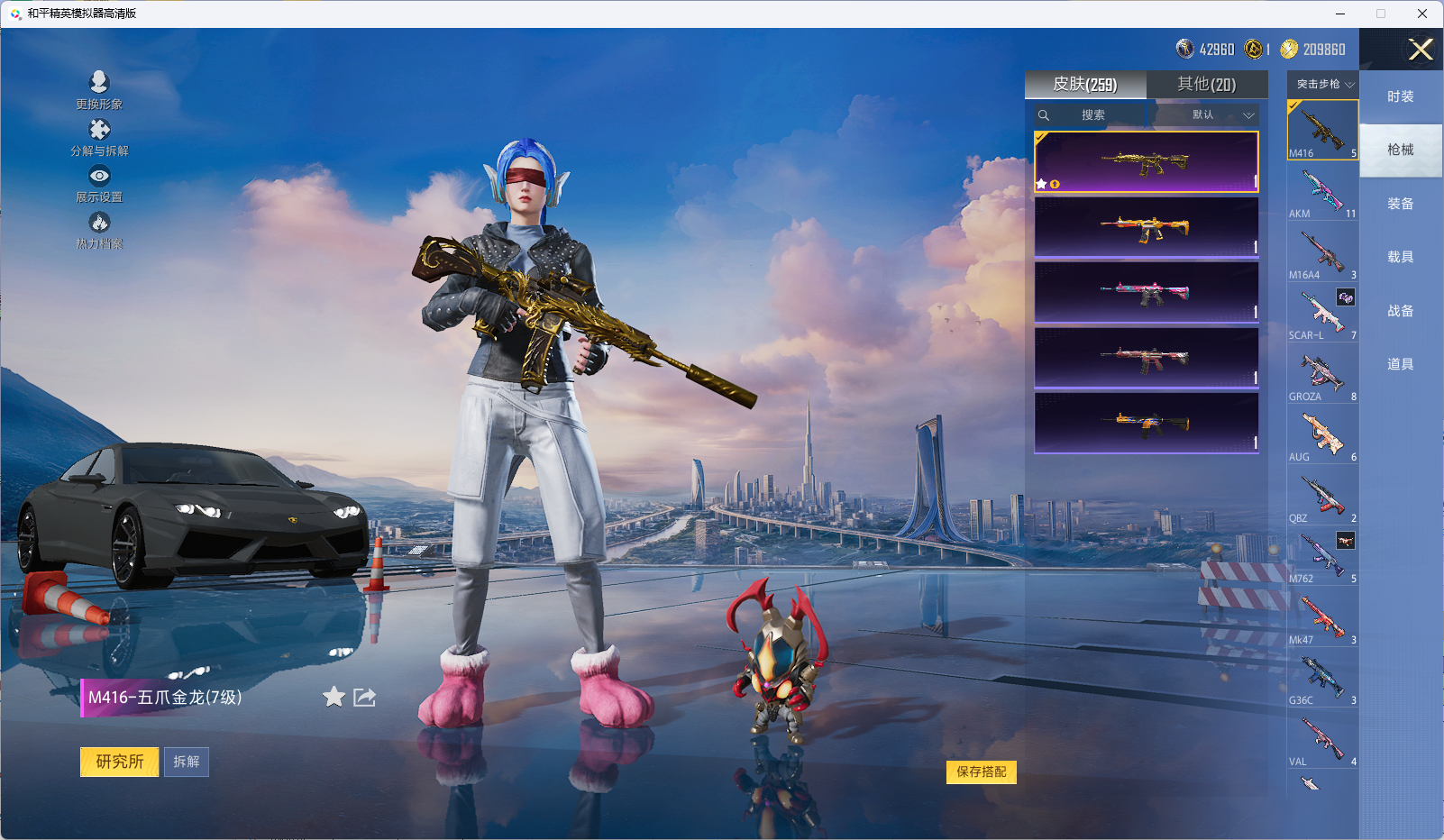Open the 突击步枪 weapon type dropdown

click(x=1322, y=85)
